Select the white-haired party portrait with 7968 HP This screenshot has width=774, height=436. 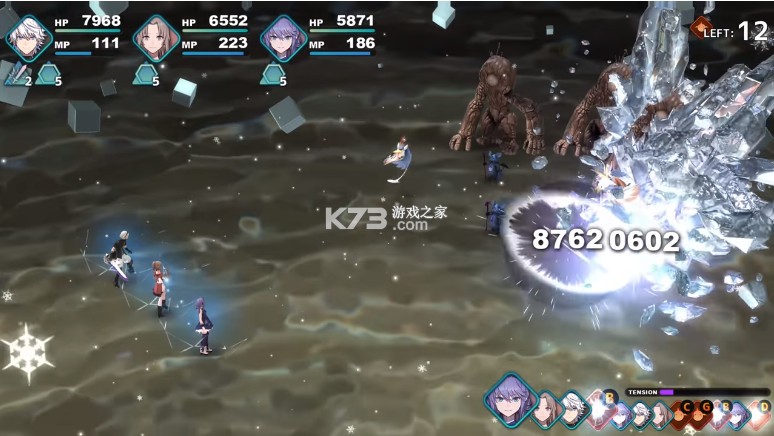pos(29,38)
